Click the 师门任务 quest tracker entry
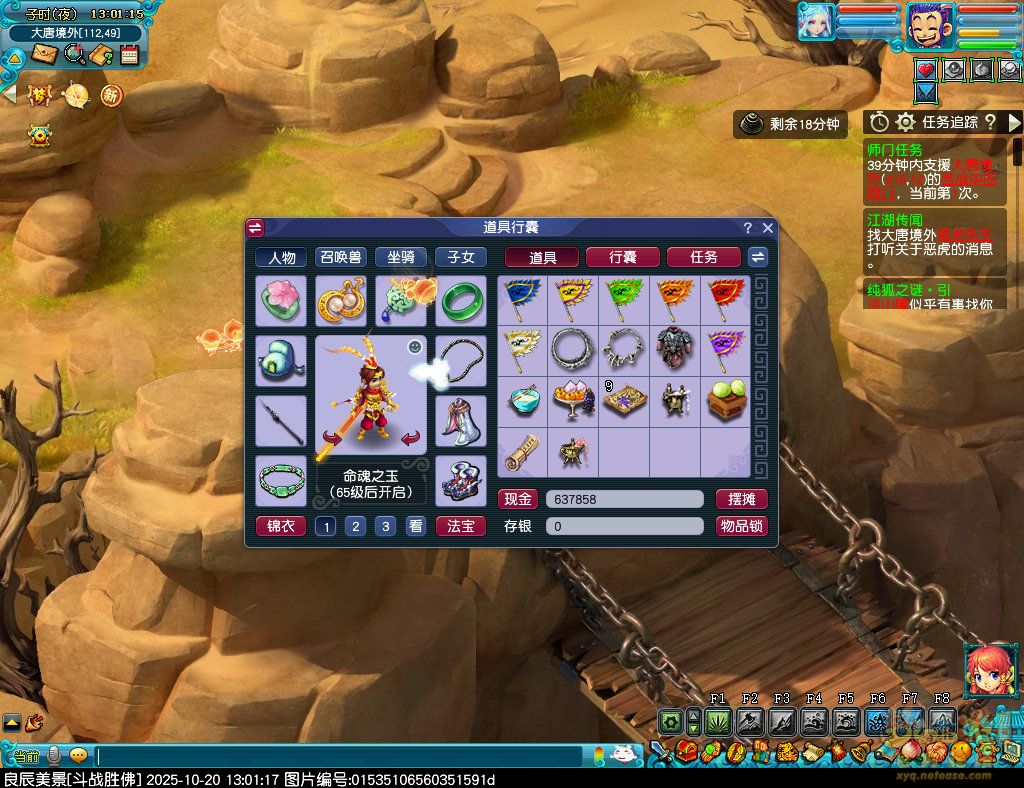Image resolution: width=1024 pixels, height=788 pixels. tap(895, 150)
